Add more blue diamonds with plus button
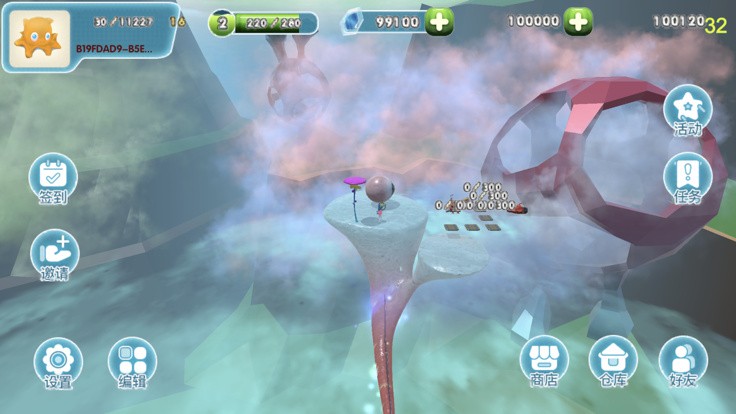Viewport: 736px width, 414px height. click(439, 22)
